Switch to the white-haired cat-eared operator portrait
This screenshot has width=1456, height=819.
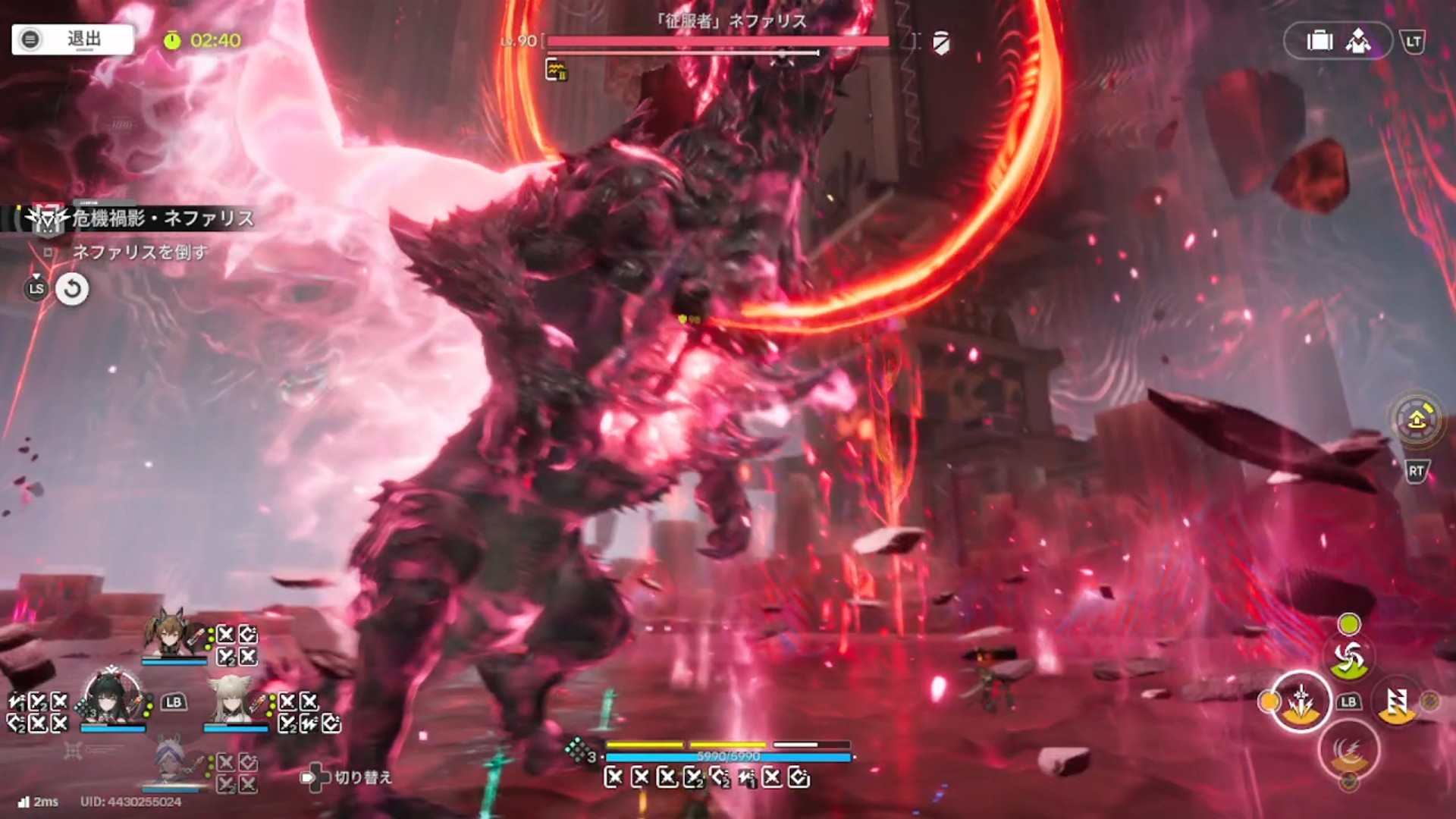(234, 699)
